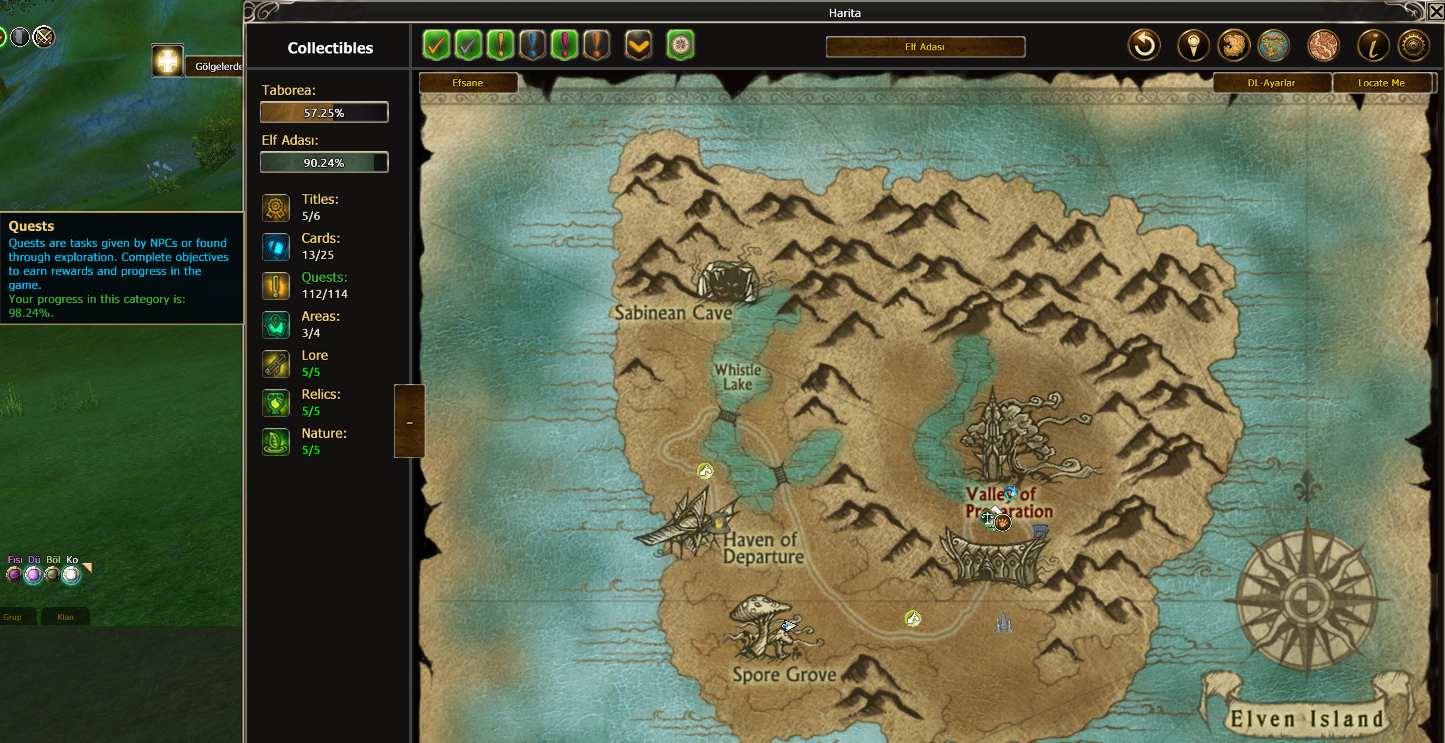Click the map pin marker button
The image size is (1445, 743).
pos(1193,45)
